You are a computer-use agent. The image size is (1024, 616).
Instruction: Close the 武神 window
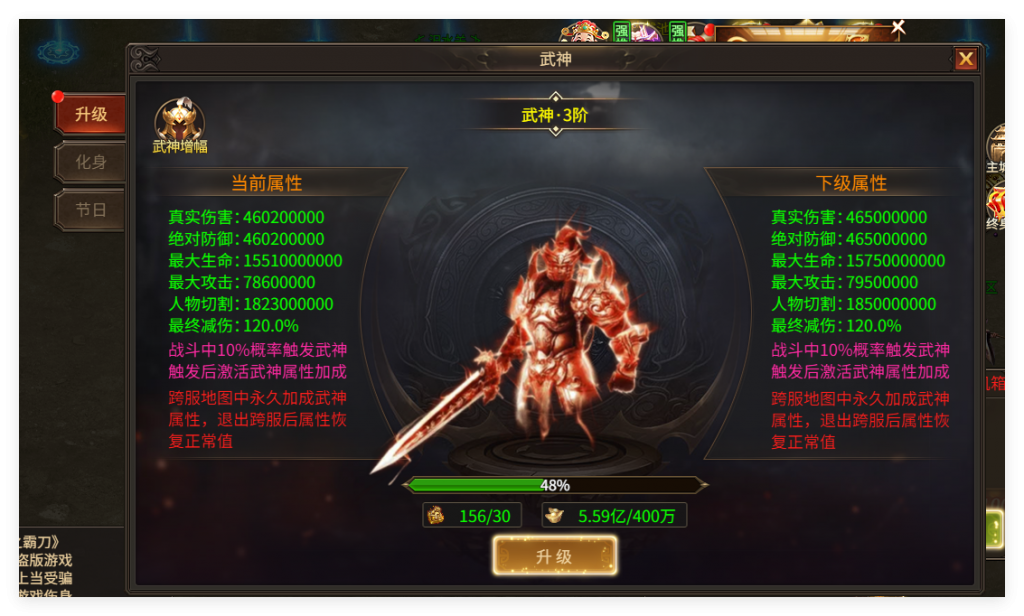[965, 59]
